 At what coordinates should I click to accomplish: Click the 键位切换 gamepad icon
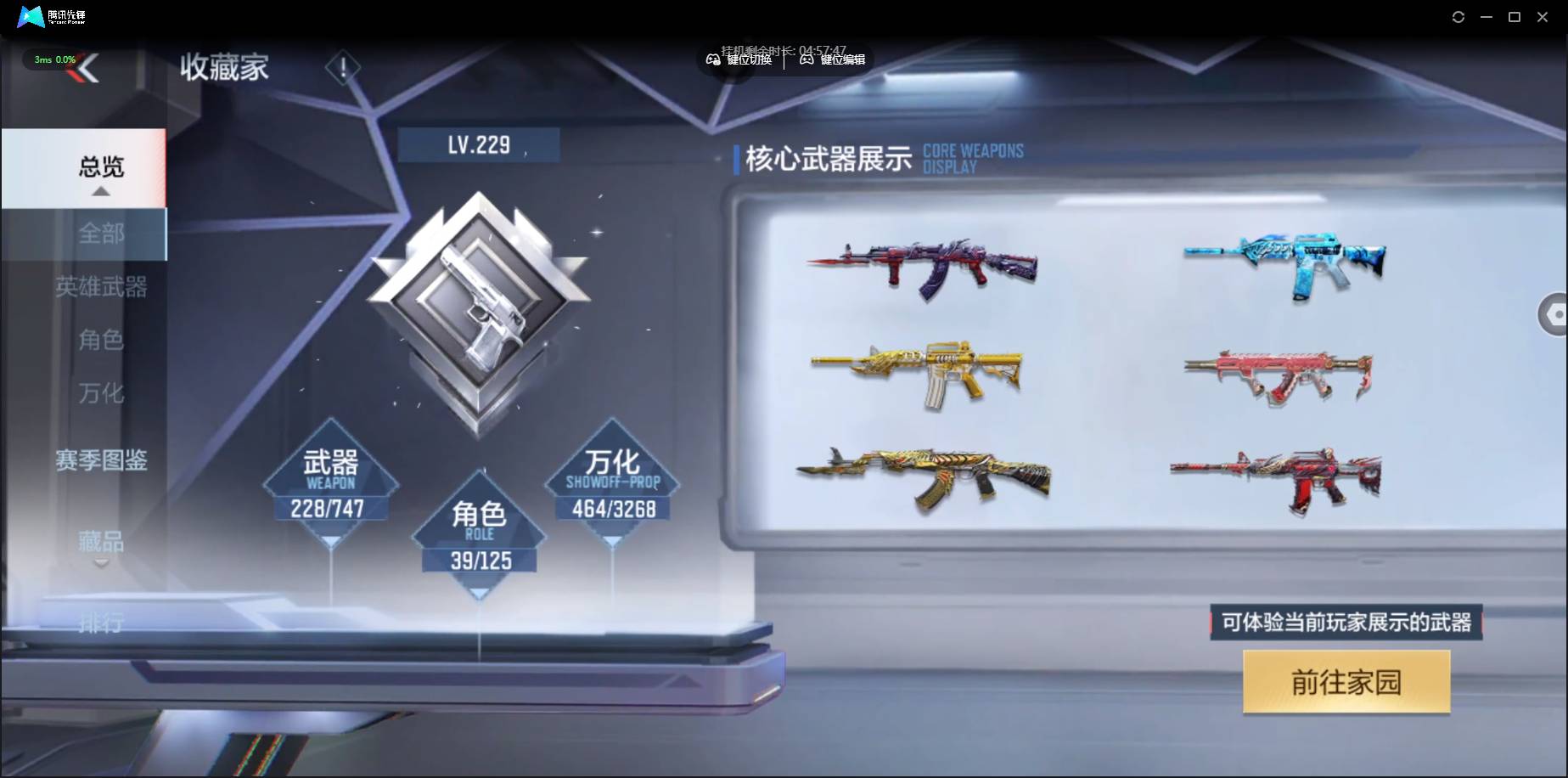[714, 60]
